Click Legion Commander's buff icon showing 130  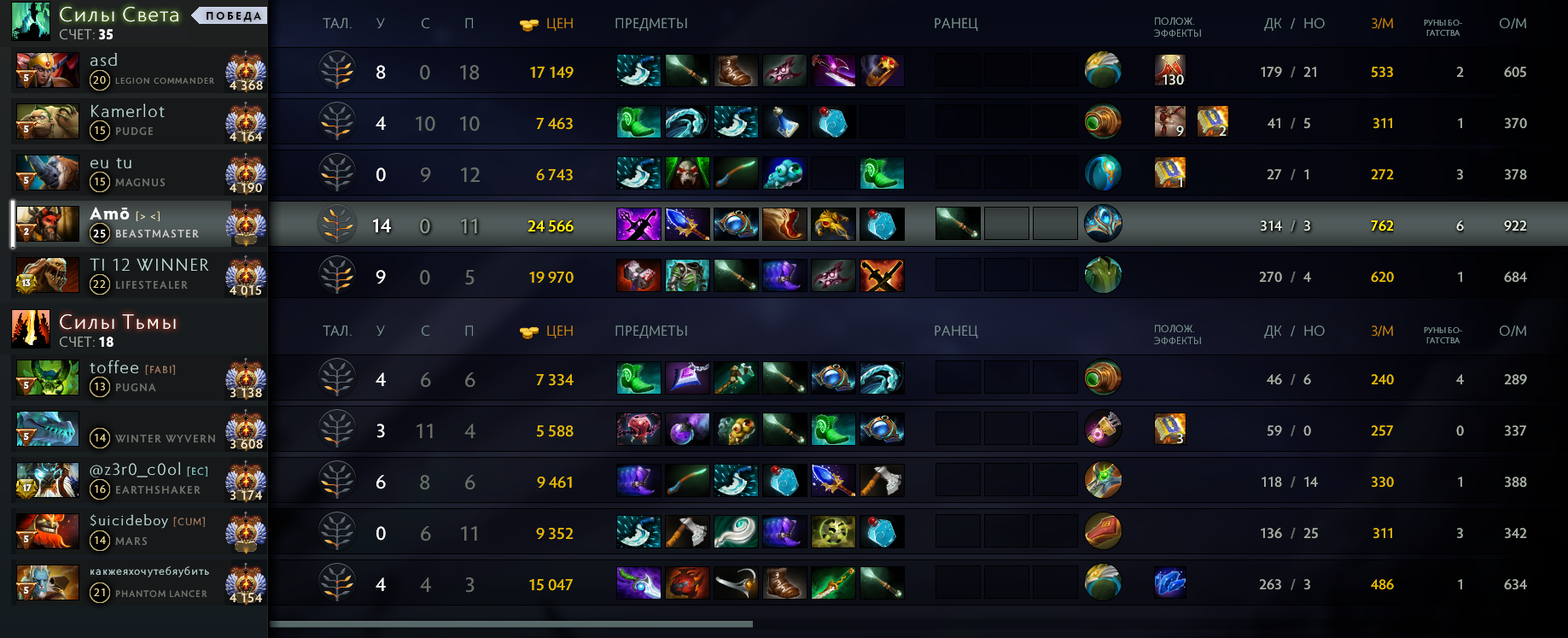tap(1169, 71)
